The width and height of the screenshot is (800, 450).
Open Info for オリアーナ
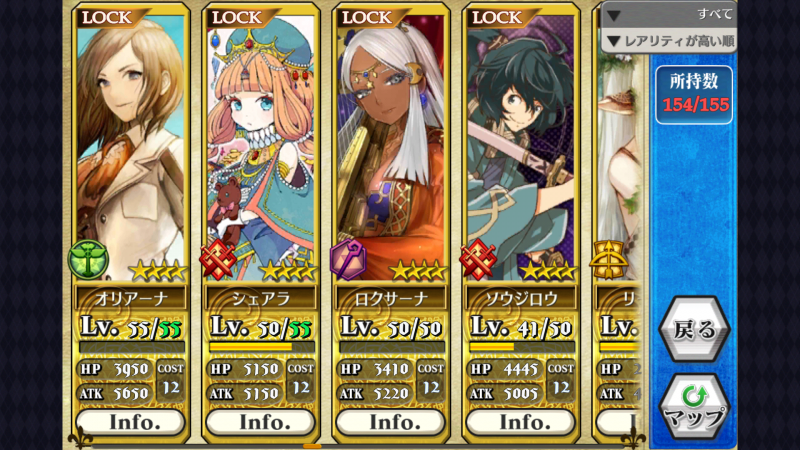pos(131,421)
